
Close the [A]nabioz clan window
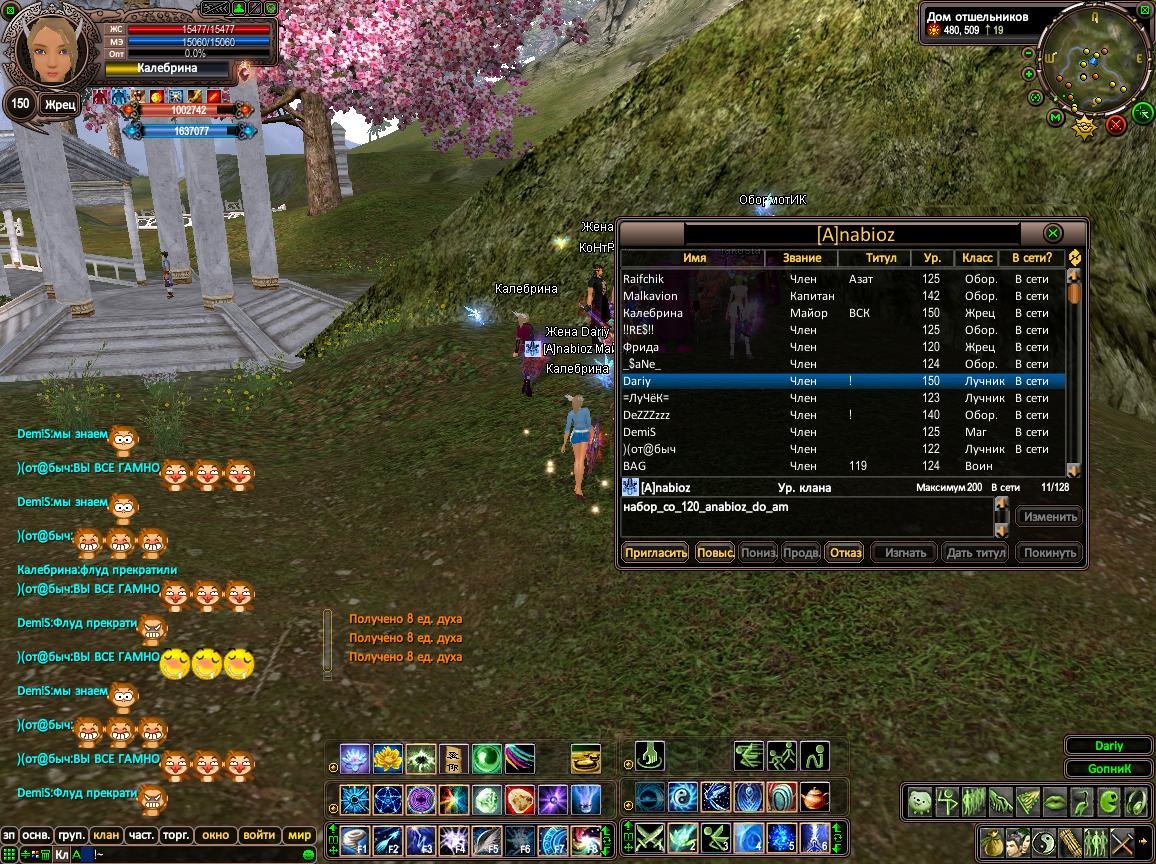click(x=1052, y=233)
